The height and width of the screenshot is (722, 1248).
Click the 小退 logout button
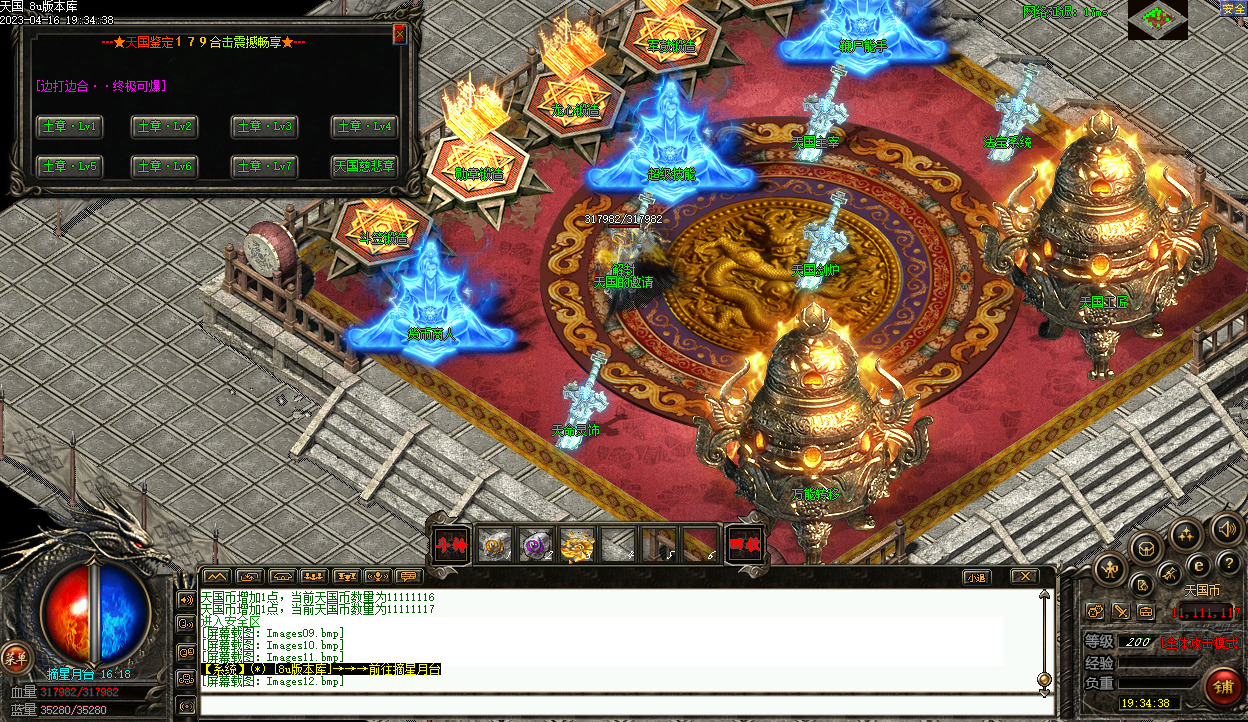tap(977, 577)
